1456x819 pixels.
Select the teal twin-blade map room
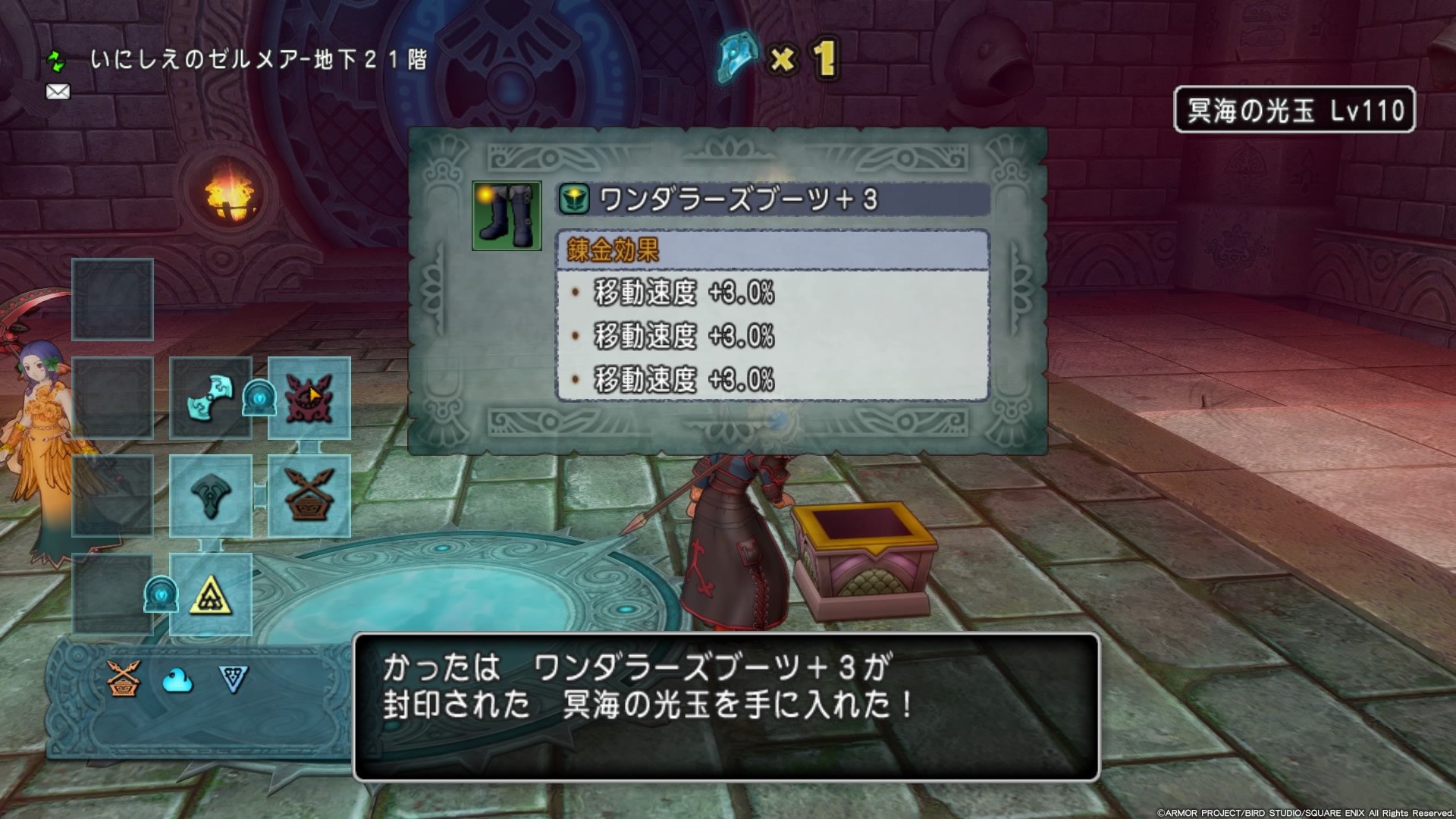(x=210, y=397)
